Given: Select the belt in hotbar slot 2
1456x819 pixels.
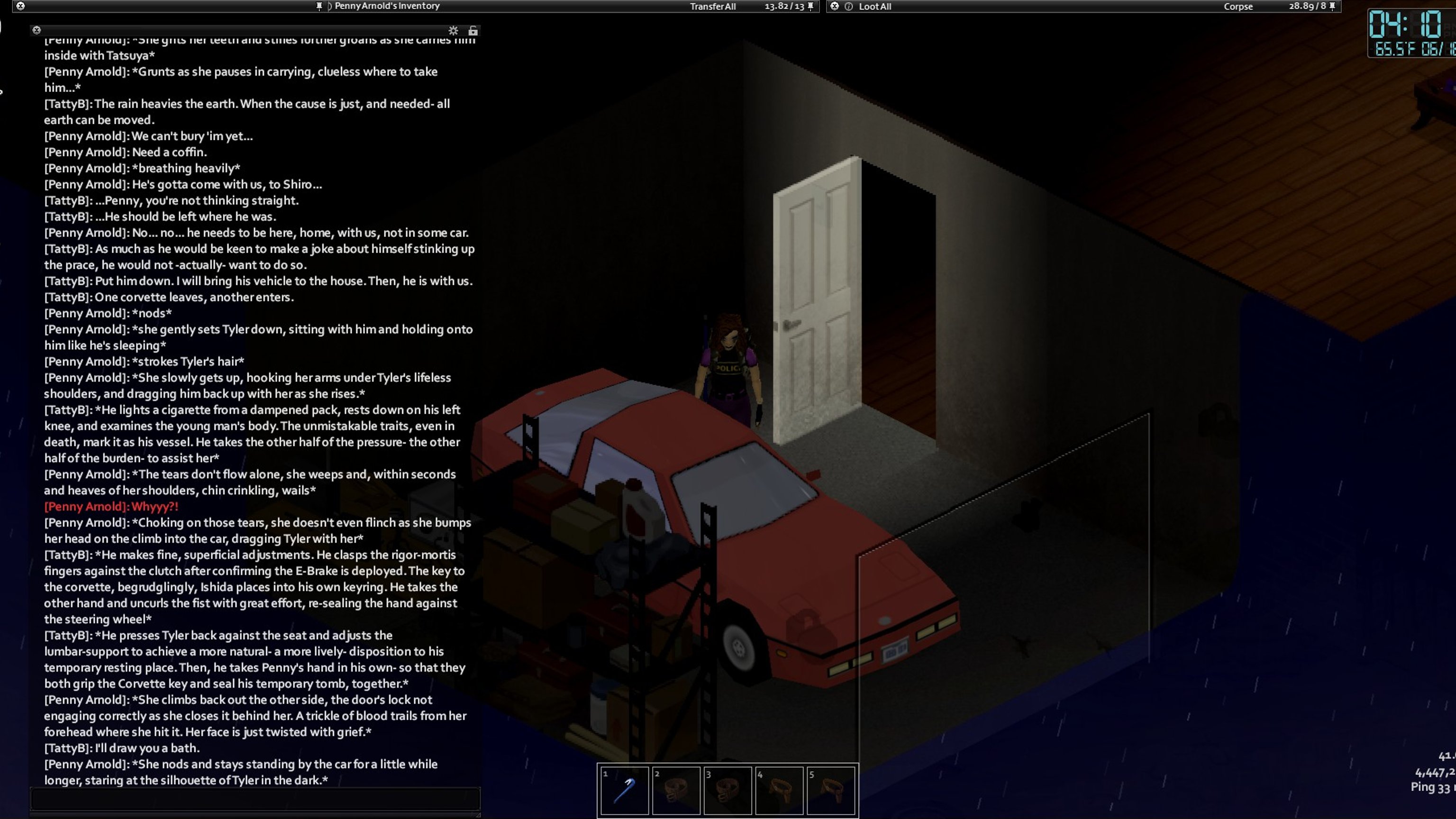Looking at the screenshot, I should (675, 790).
